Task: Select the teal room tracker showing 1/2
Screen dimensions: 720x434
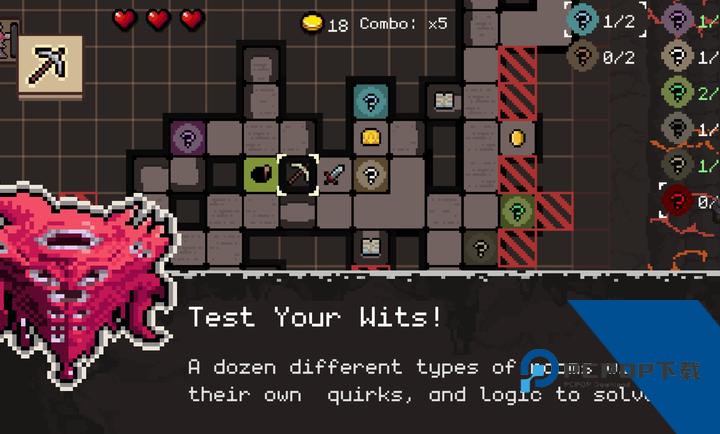Action: tap(583, 19)
